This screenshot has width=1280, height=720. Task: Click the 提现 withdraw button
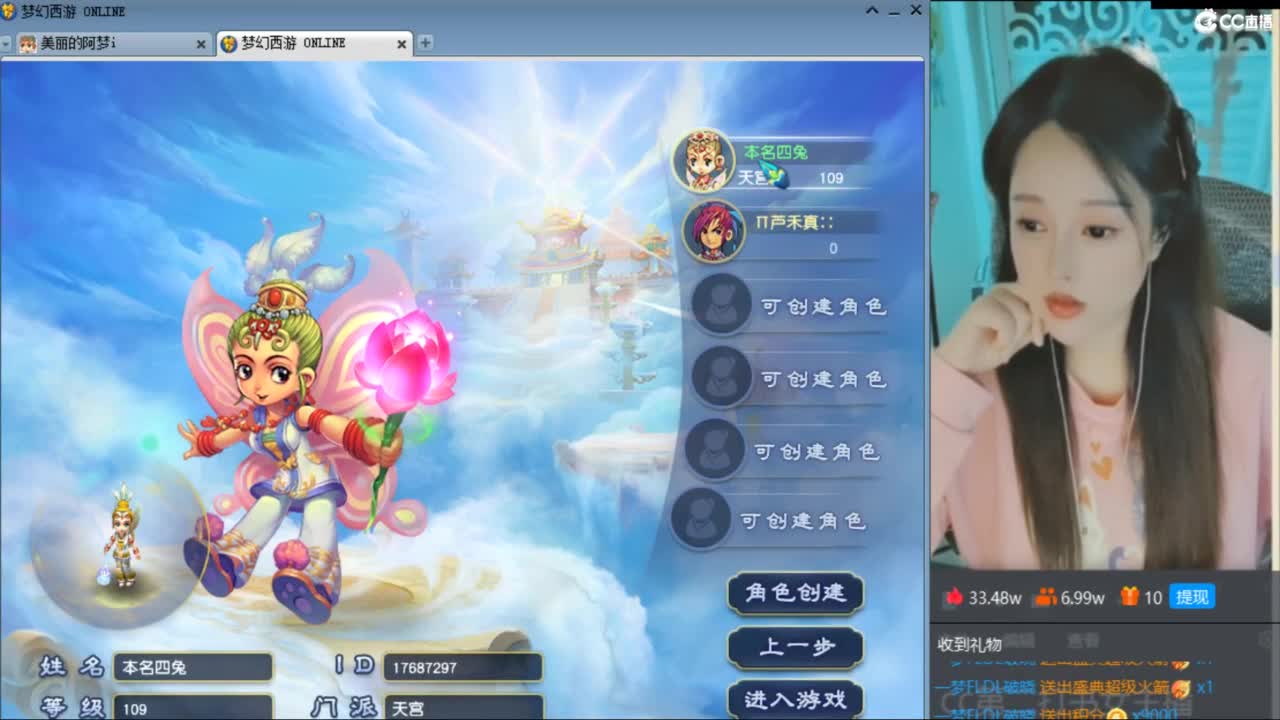[1191, 597]
